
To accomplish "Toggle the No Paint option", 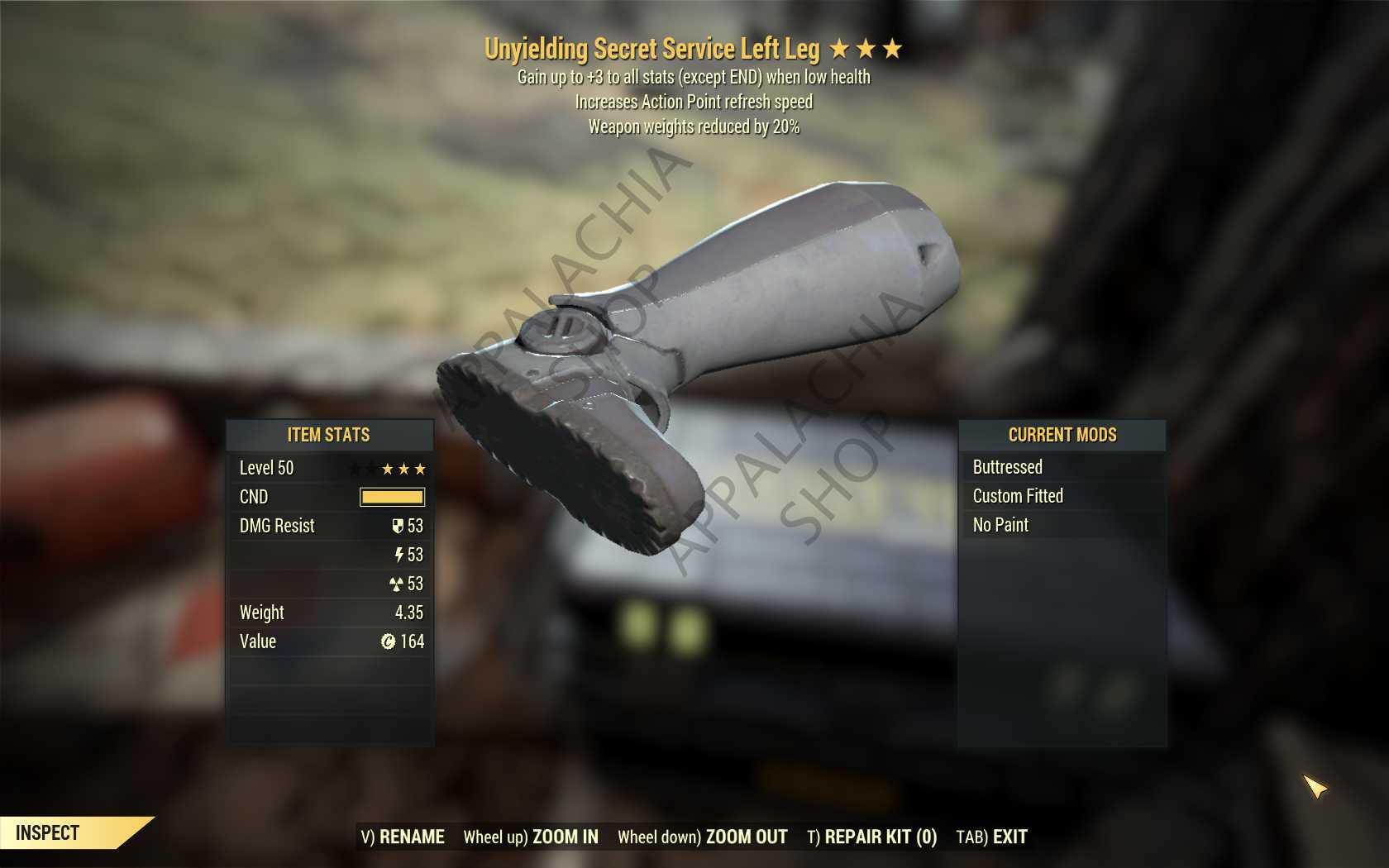I will pyautogui.click(x=999, y=525).
